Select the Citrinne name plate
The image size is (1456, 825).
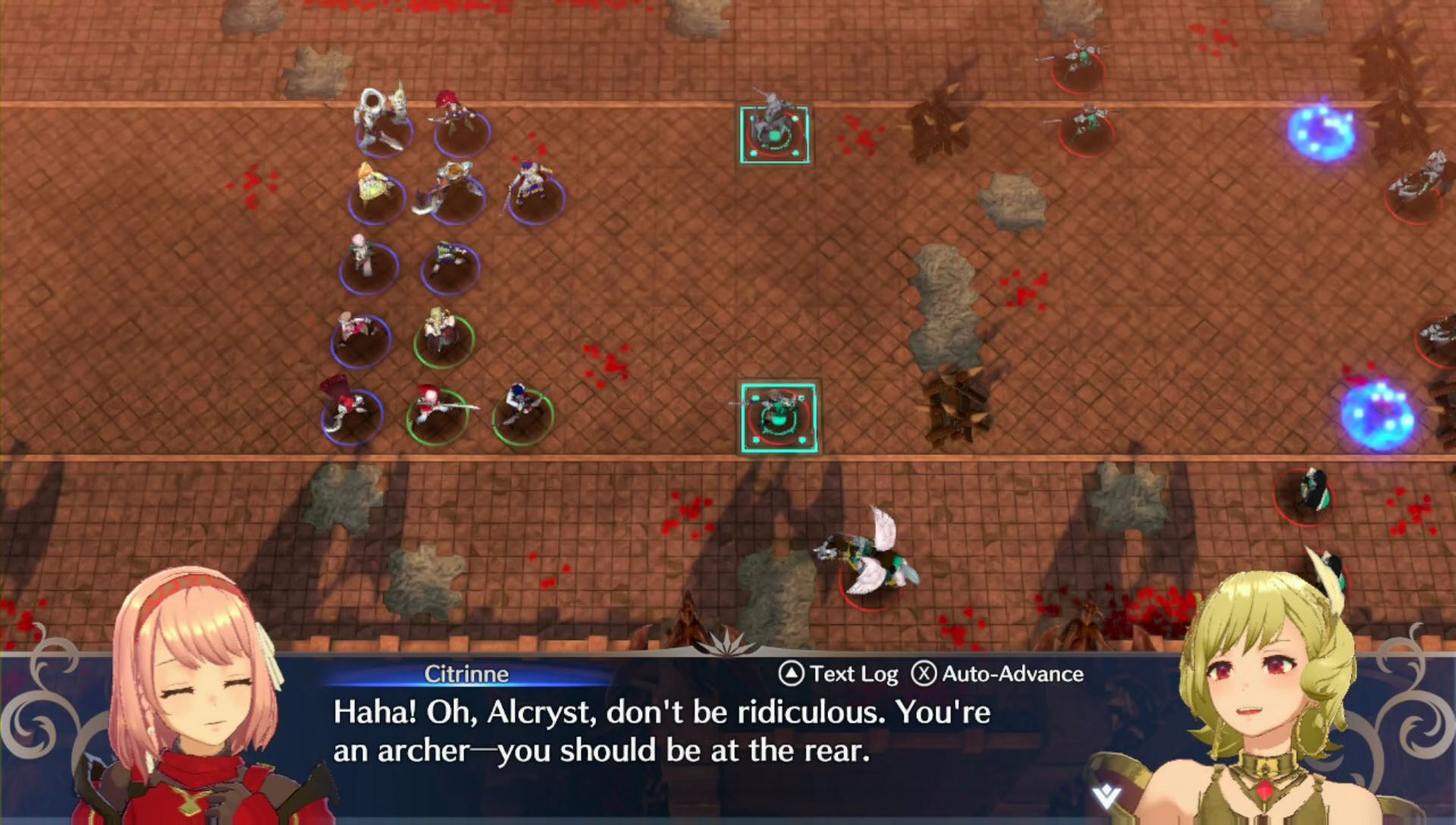tap(467, 673)
